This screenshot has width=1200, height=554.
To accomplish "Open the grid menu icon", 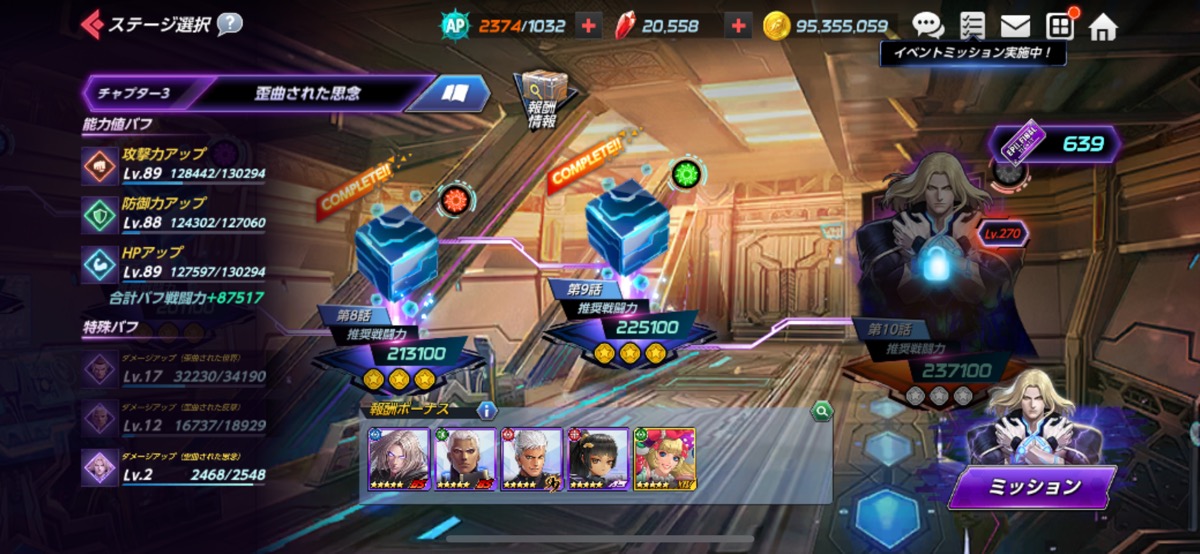I will tap(1060, 26).
